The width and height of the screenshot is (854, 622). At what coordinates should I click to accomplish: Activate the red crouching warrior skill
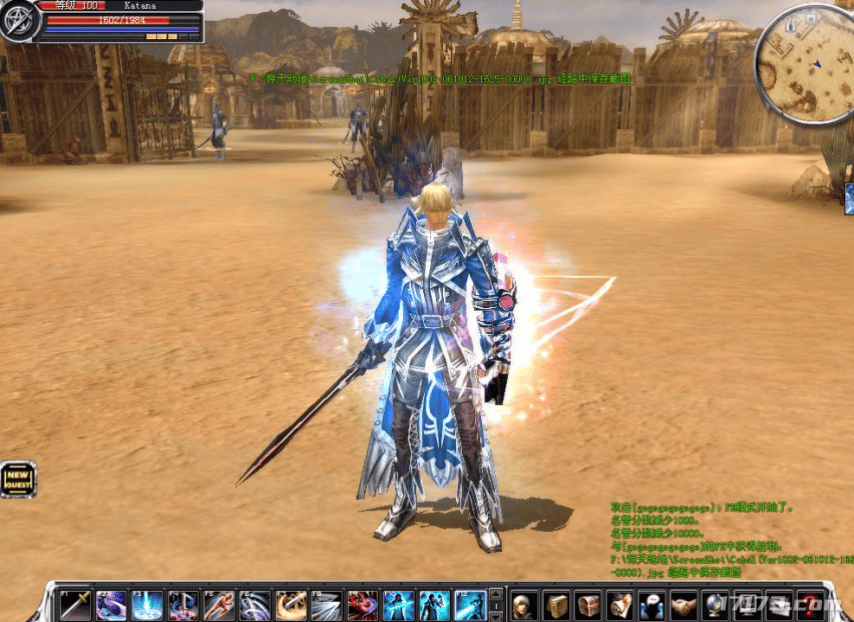click(362, 605)
